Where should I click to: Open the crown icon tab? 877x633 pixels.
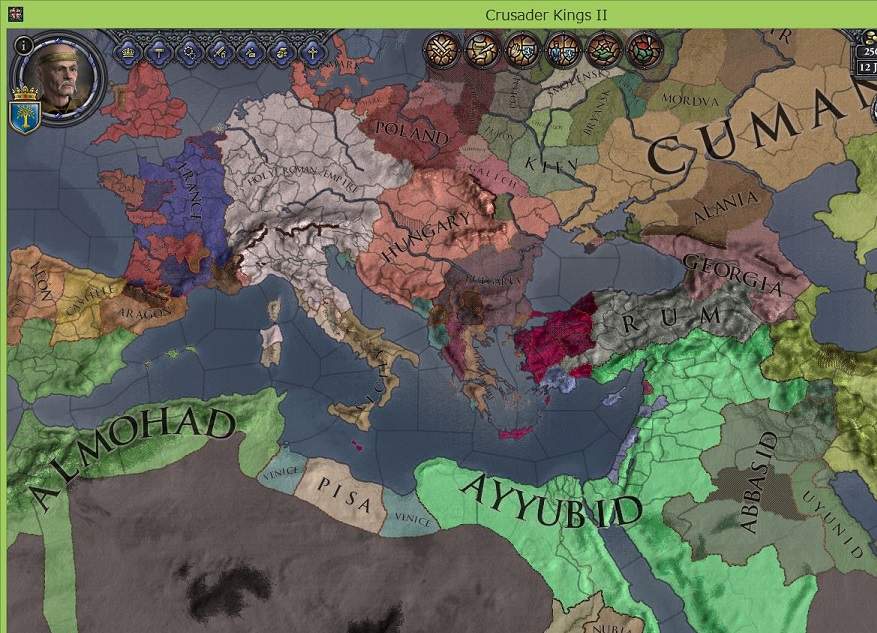pos(130,50)
